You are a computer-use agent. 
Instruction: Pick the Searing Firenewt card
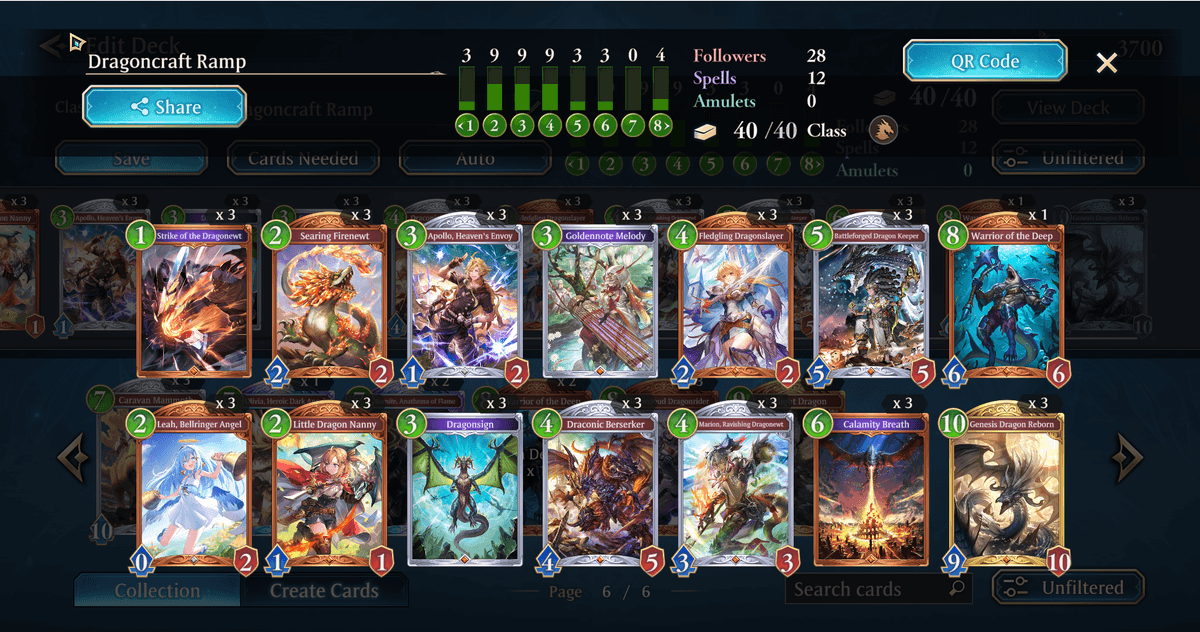[329, 300]
